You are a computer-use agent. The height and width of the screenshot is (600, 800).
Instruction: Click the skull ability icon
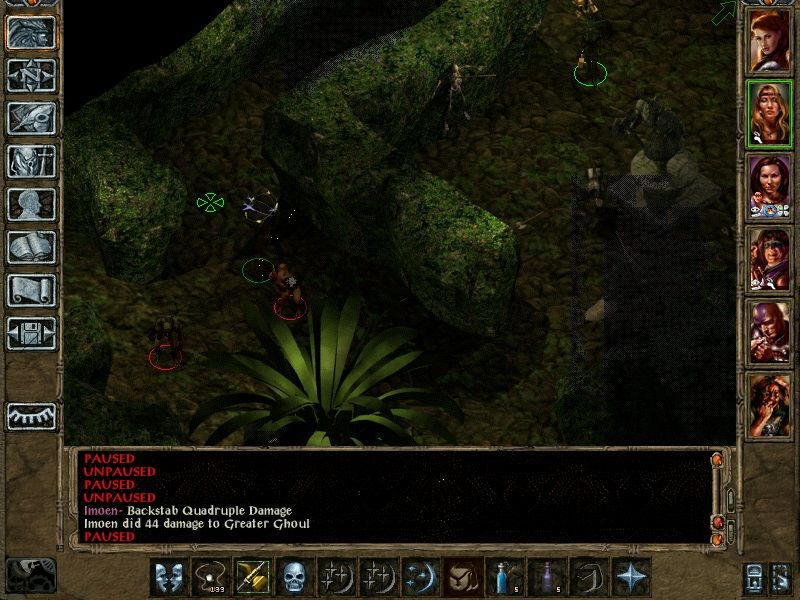(293, 577)
